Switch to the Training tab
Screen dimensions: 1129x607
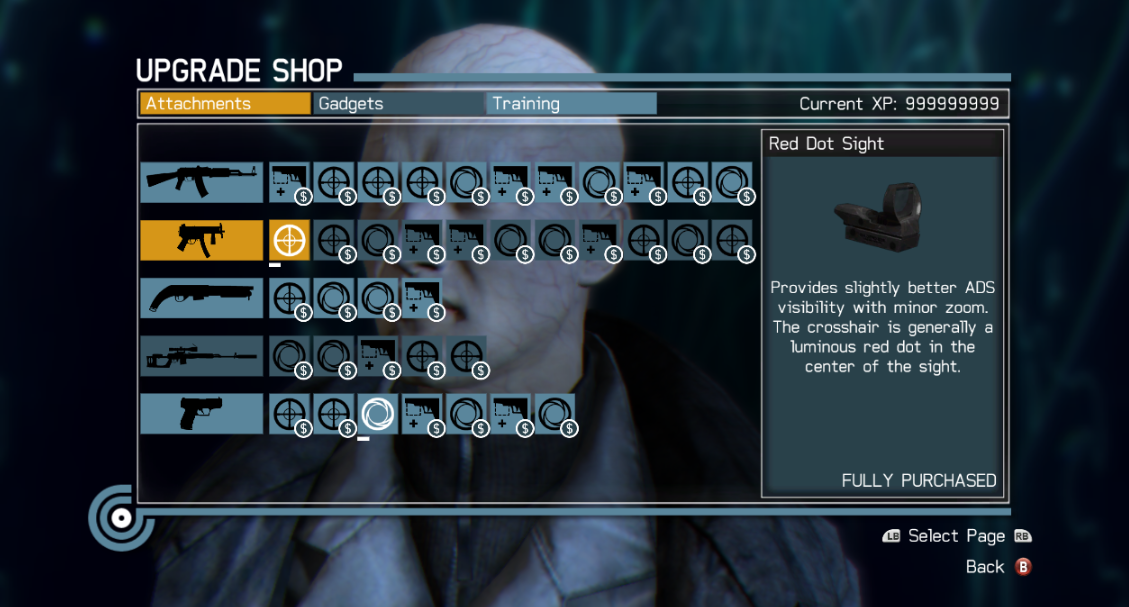[571, 104]
